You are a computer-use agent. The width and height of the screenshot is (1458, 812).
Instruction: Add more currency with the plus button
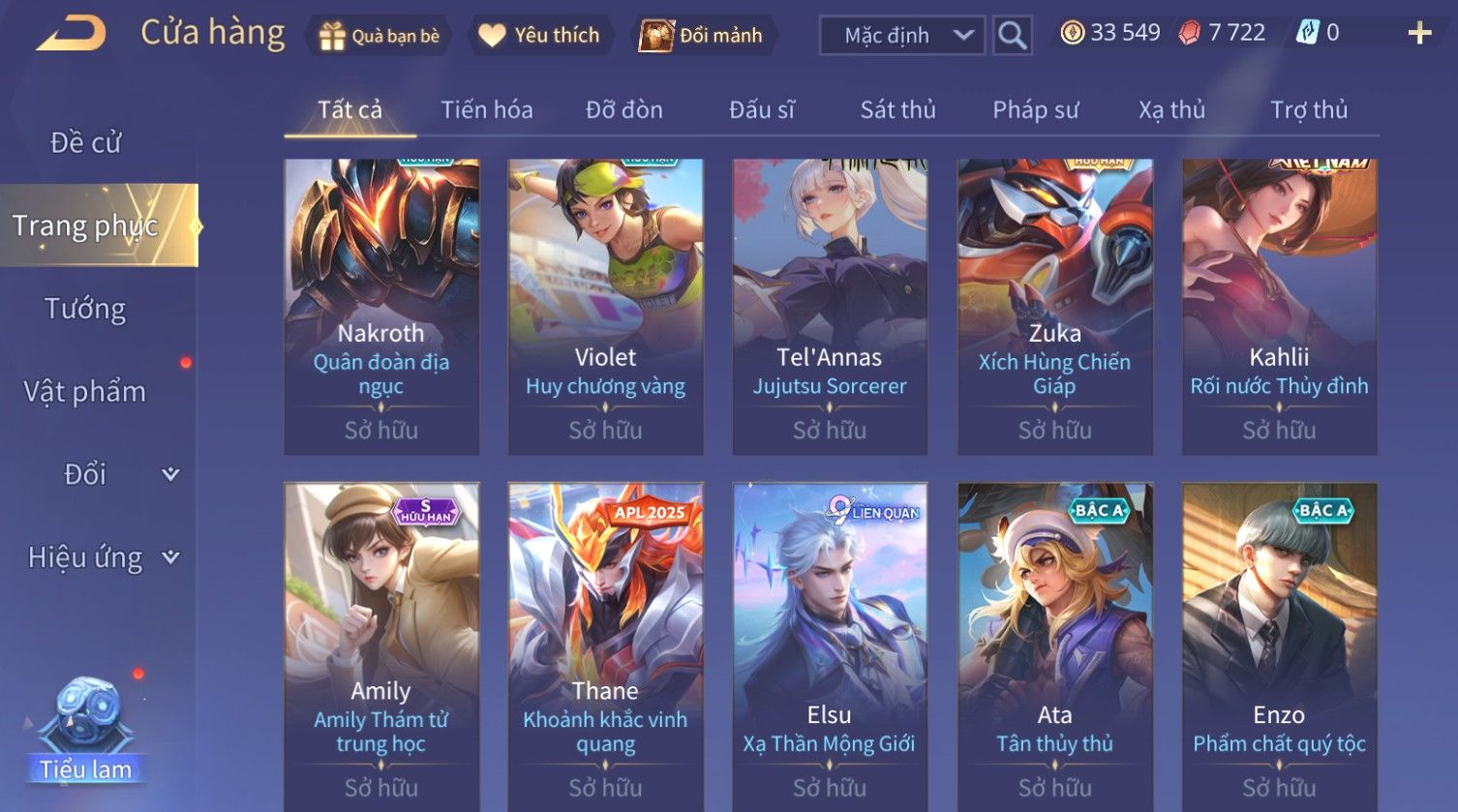tap(1418, 34)
